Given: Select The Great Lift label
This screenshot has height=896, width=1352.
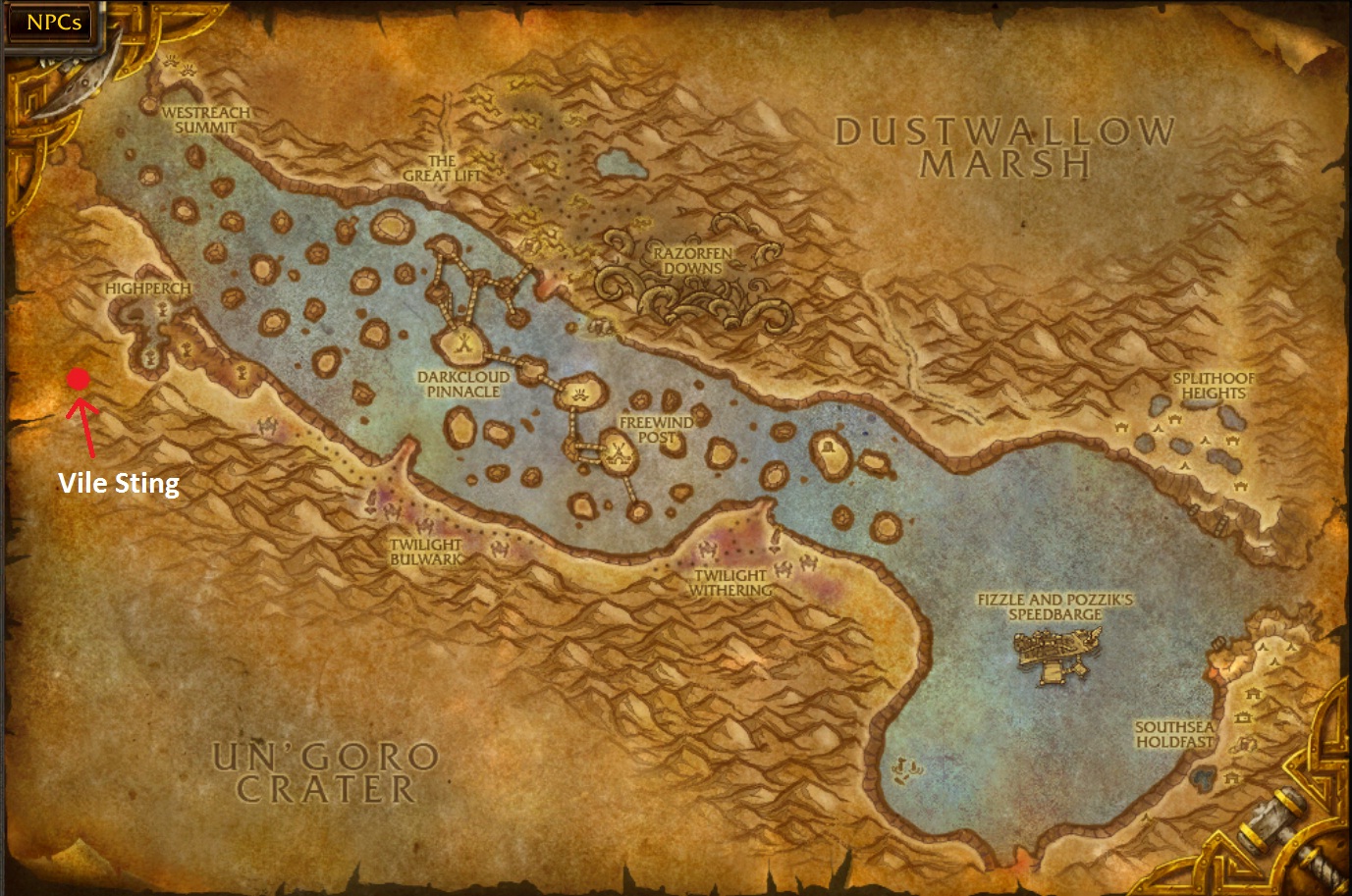Looking at the screenshot, I should 443,166.
